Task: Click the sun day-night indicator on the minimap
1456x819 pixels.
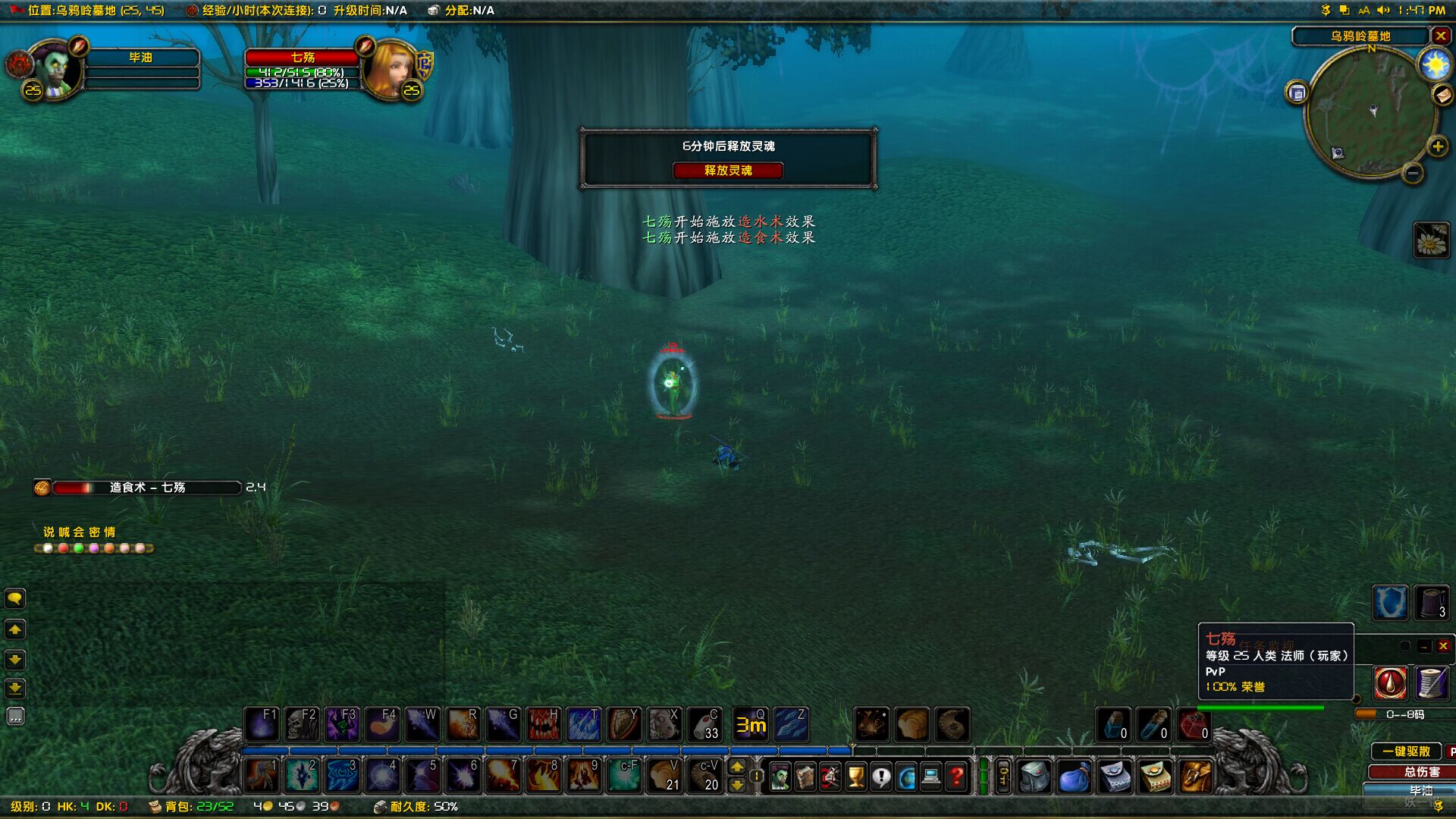Action: click(x=1435, y=65)
